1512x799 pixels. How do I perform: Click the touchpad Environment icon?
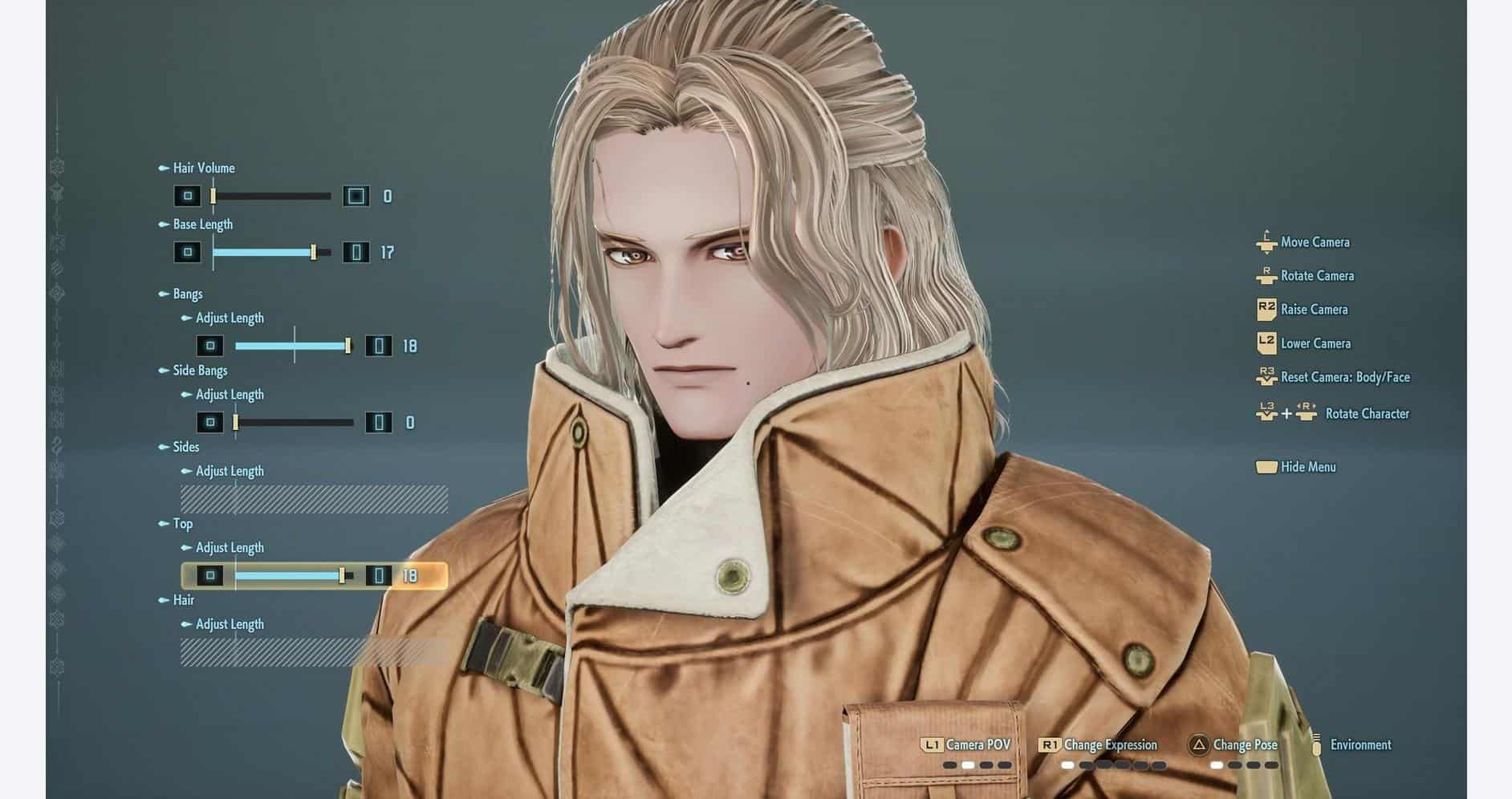[1315, 744]
